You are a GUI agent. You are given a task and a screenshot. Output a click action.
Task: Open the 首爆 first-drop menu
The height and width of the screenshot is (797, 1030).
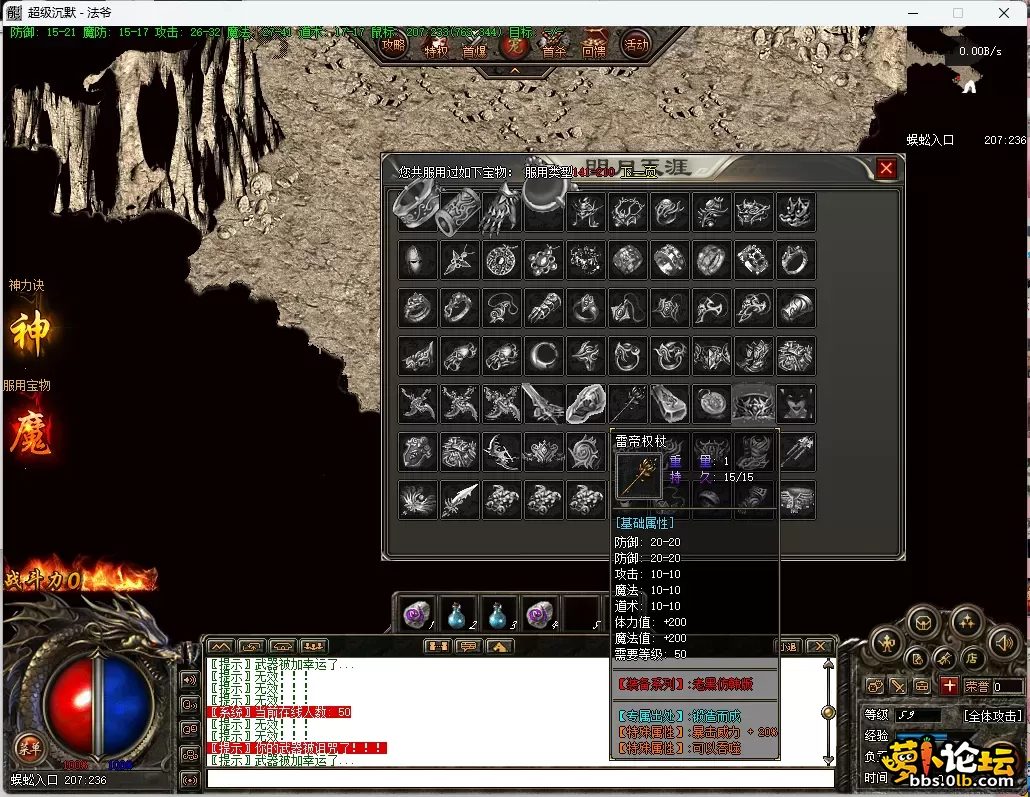(474, 47)
